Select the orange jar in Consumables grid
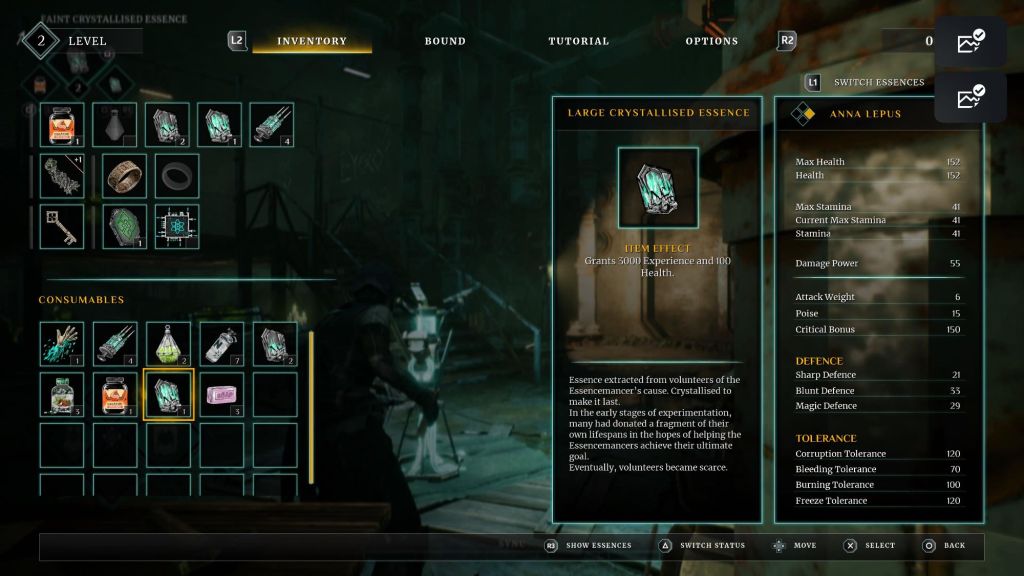 [x=115, y=395]
